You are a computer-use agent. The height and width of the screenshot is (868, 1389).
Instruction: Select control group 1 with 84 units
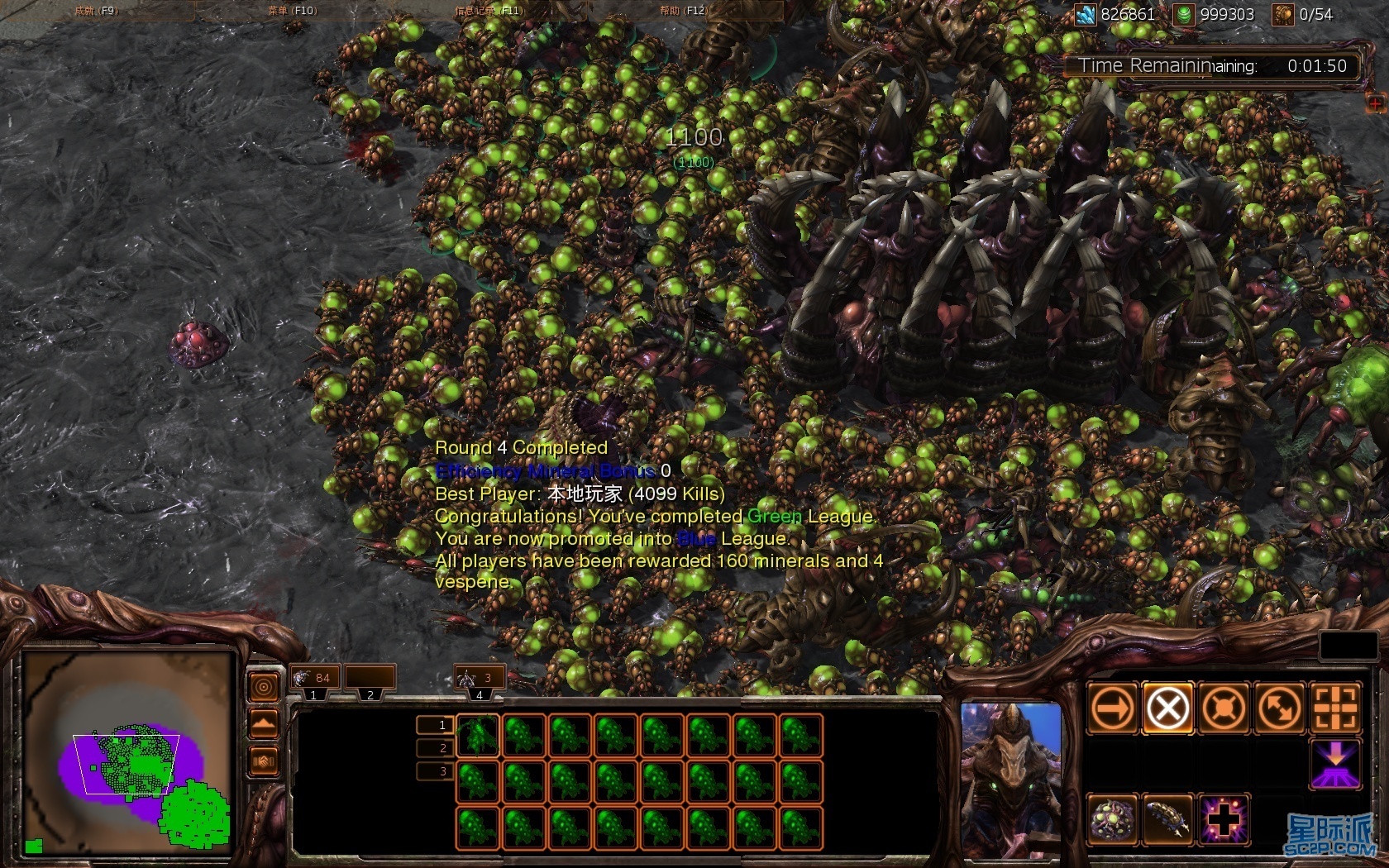click(x=315, y=680)
